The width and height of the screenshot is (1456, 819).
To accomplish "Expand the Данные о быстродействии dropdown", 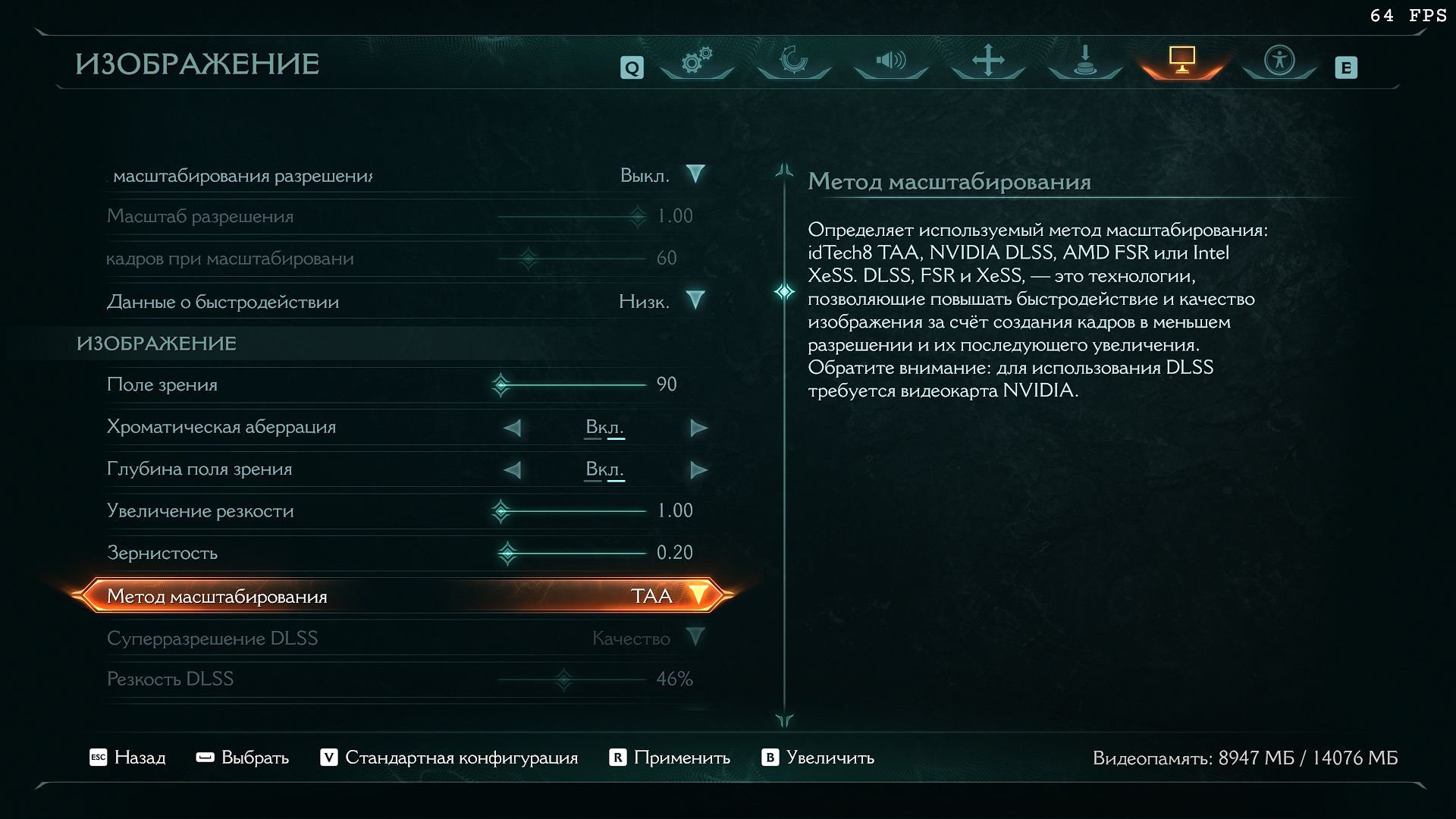I will (695, 301).
